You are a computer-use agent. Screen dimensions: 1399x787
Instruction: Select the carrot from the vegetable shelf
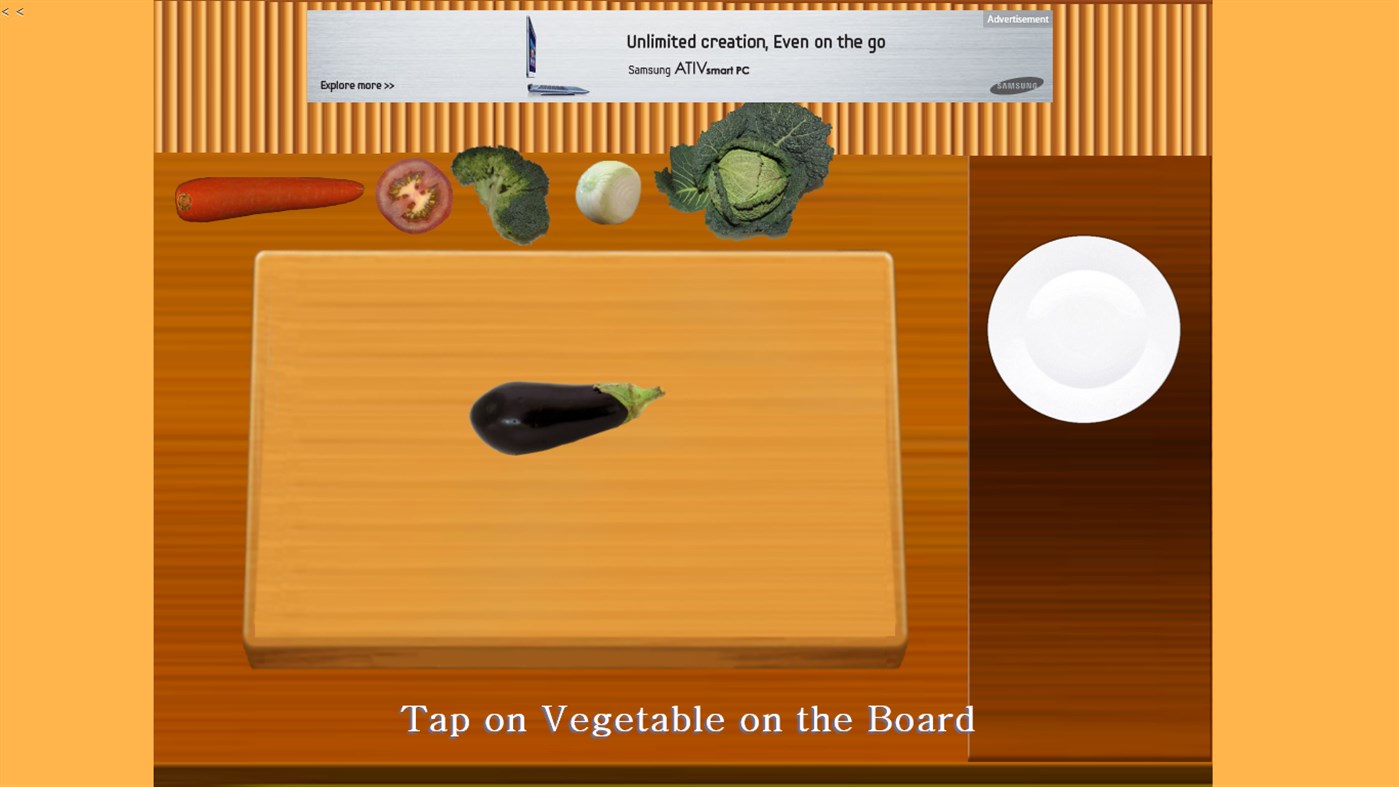point(268,196)
